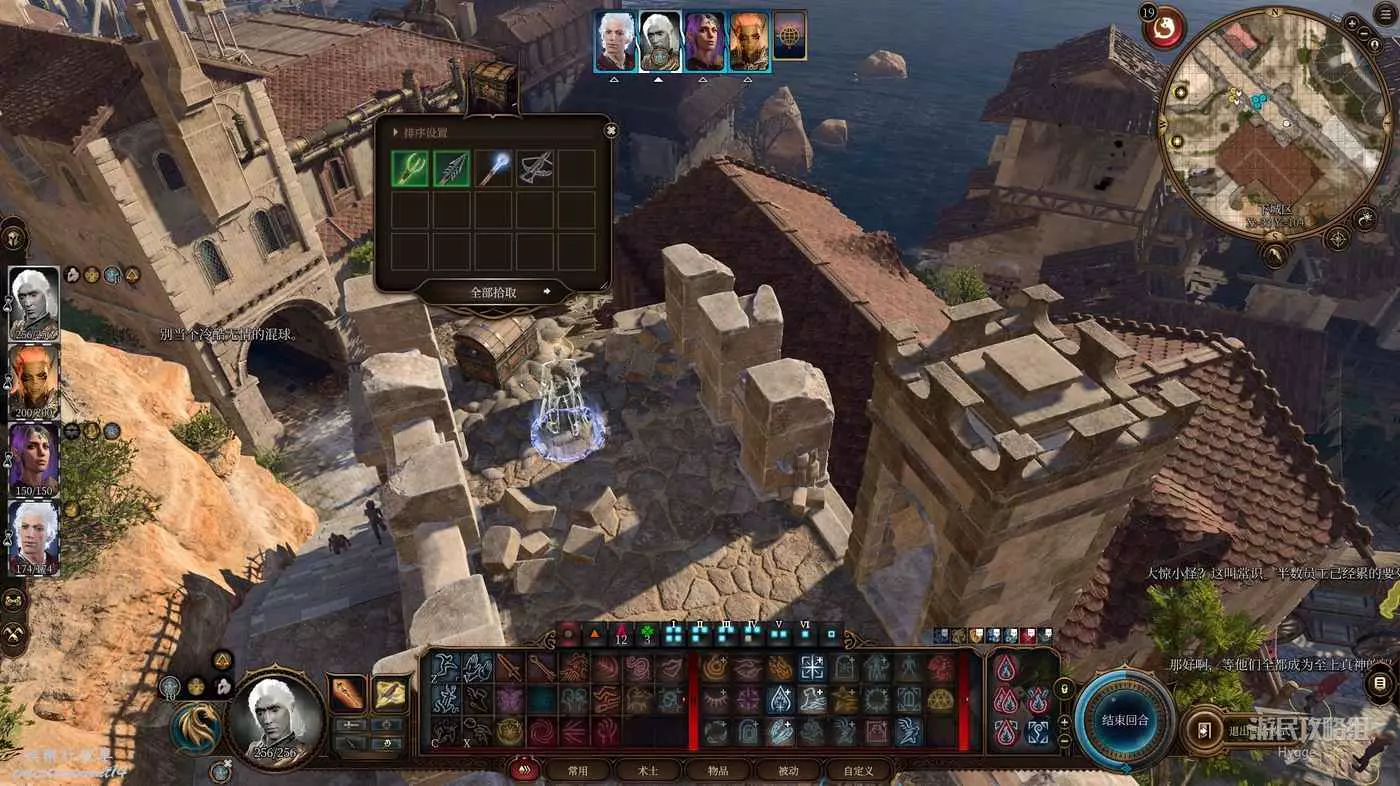Zoom out on the minimap
This screenshot has height=786, width=1400.
tap(1366, 33)
